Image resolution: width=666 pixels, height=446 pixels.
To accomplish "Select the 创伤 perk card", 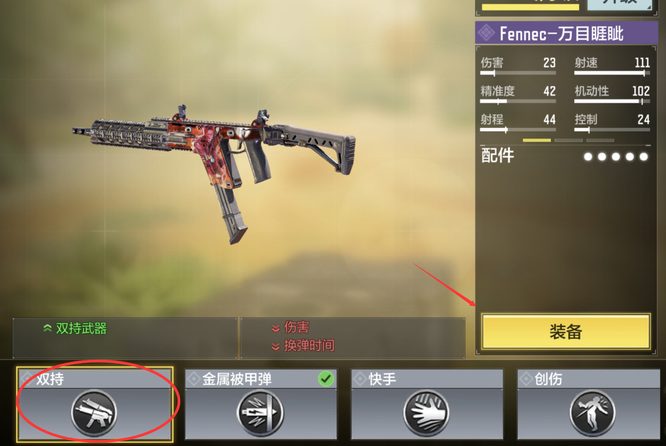I will coord(591,403).
